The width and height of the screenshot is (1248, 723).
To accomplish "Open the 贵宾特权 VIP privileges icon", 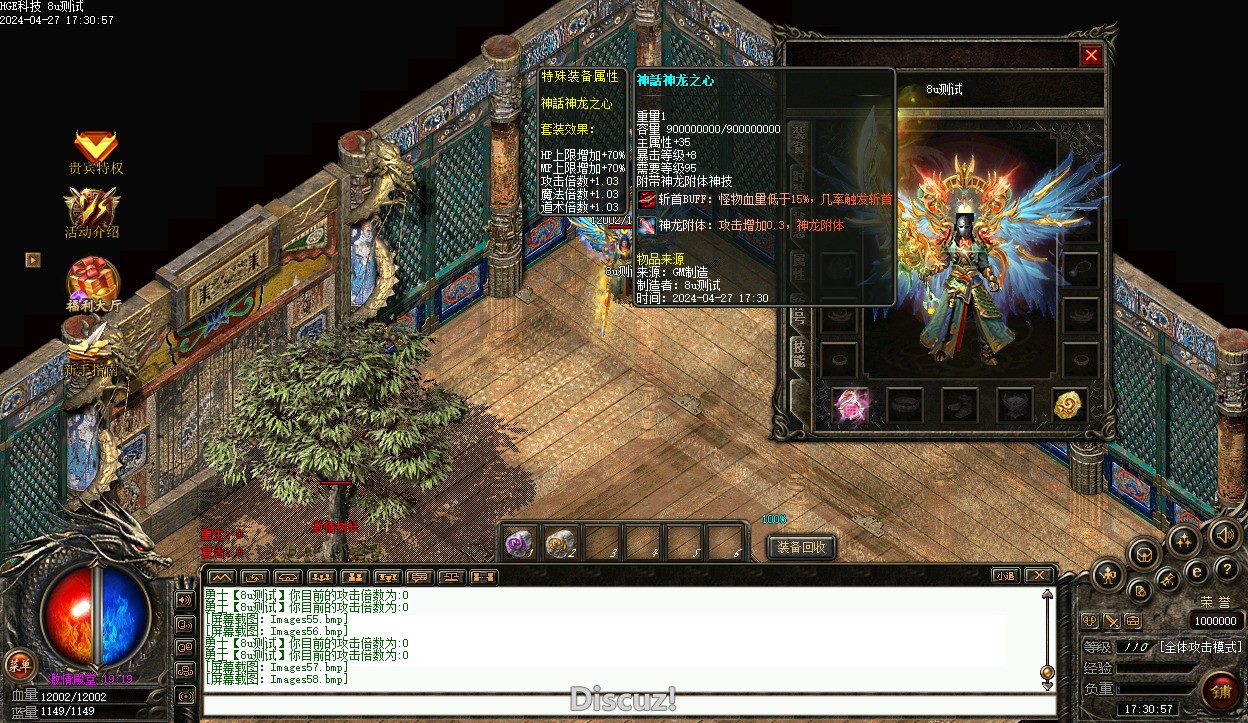I will [x=96, y=147].
